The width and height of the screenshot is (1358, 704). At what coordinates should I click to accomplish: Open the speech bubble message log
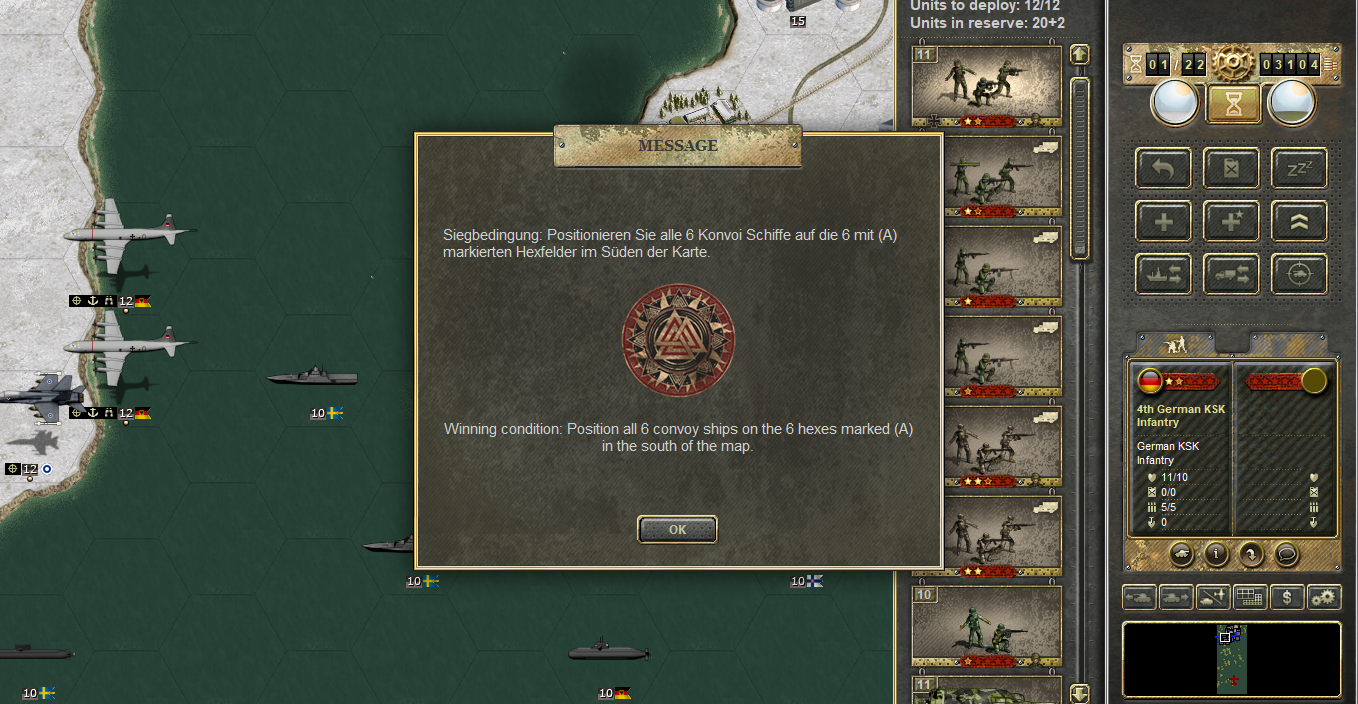click(x=1286, y=552)
